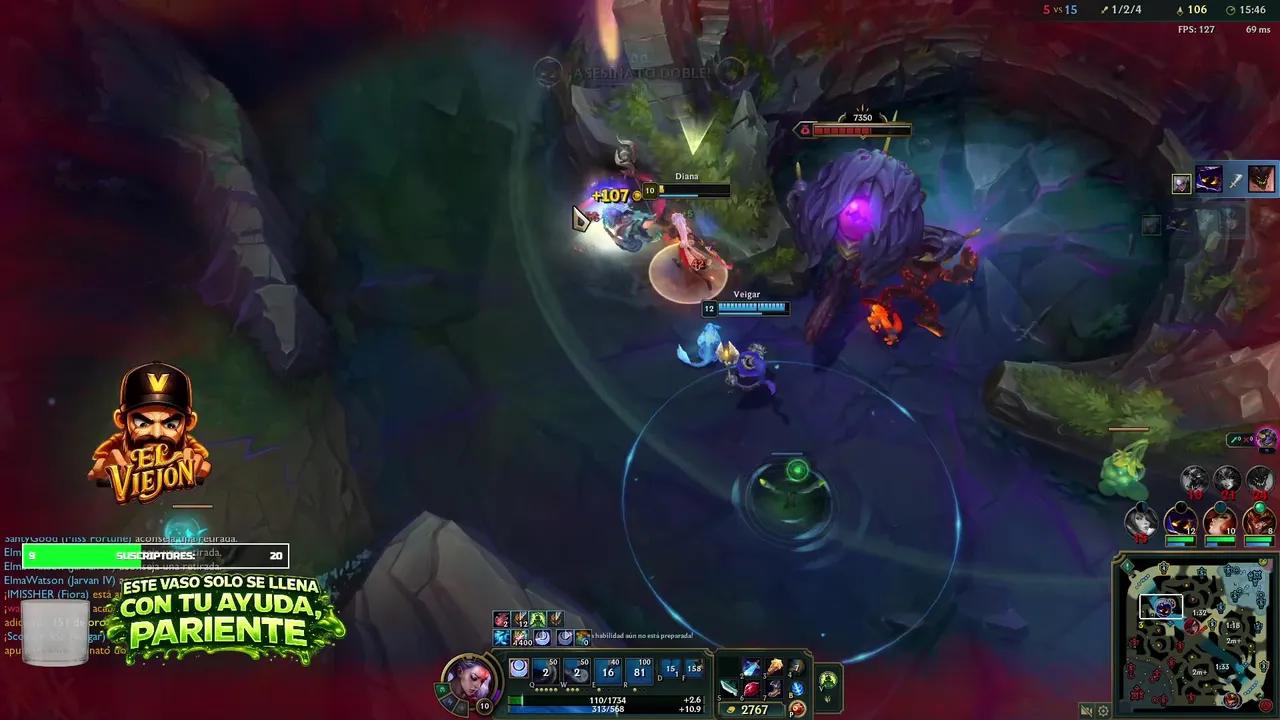Click Veigar's teammate portrait above the minimap
Image resolution: width=1280 pixels, height=720 pixels.
[x=1181, y=524]
